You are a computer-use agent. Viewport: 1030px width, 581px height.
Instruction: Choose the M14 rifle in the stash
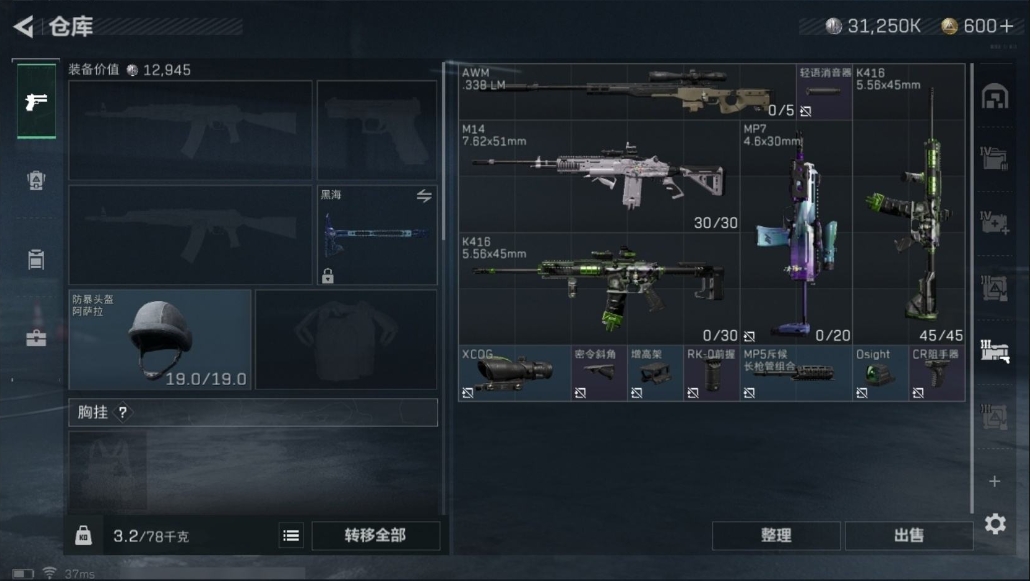598,177
